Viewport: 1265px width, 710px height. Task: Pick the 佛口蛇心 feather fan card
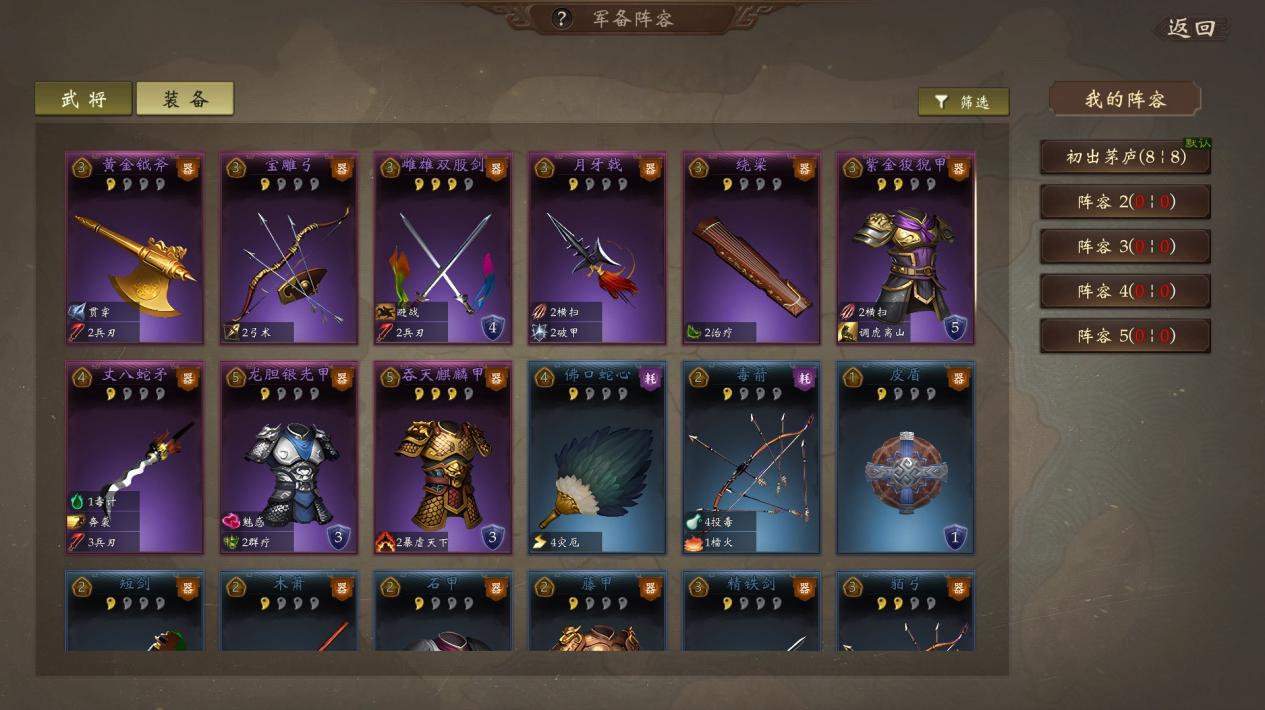tap(597, 458)
